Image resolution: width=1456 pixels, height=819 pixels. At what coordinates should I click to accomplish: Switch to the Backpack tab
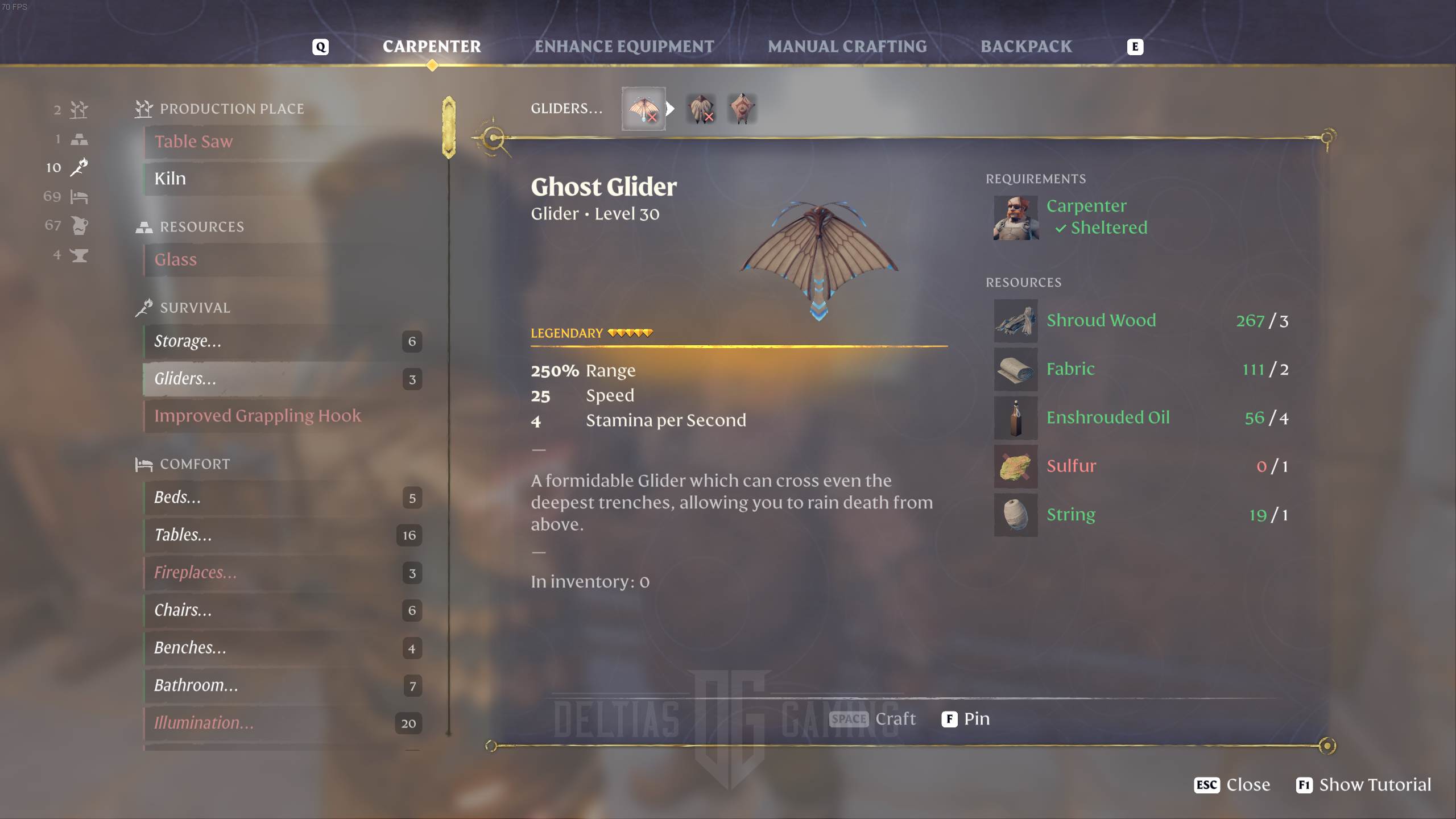[x=1025, y=47]
